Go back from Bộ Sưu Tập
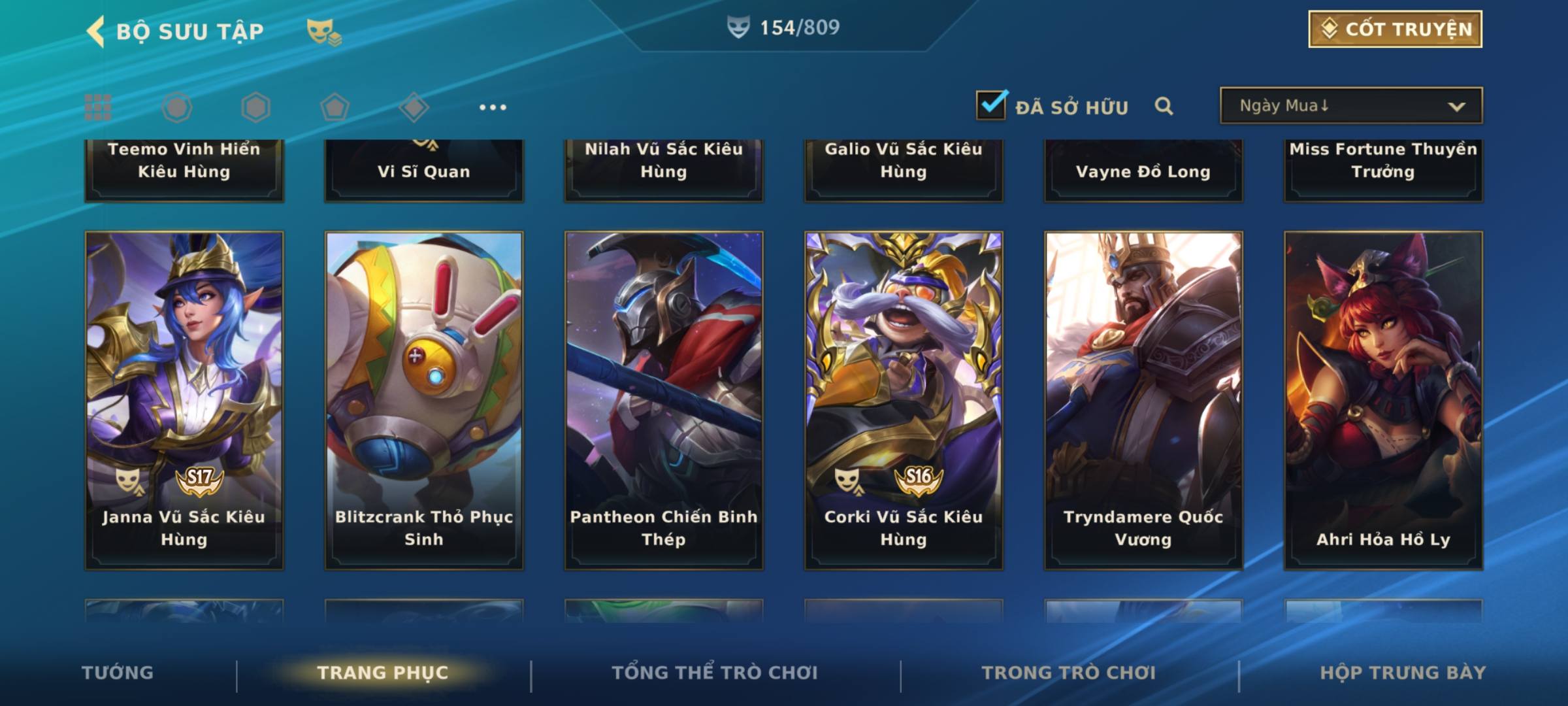Image resolution: width=1568 pixels, height=706 pixels. pos(97,31)
